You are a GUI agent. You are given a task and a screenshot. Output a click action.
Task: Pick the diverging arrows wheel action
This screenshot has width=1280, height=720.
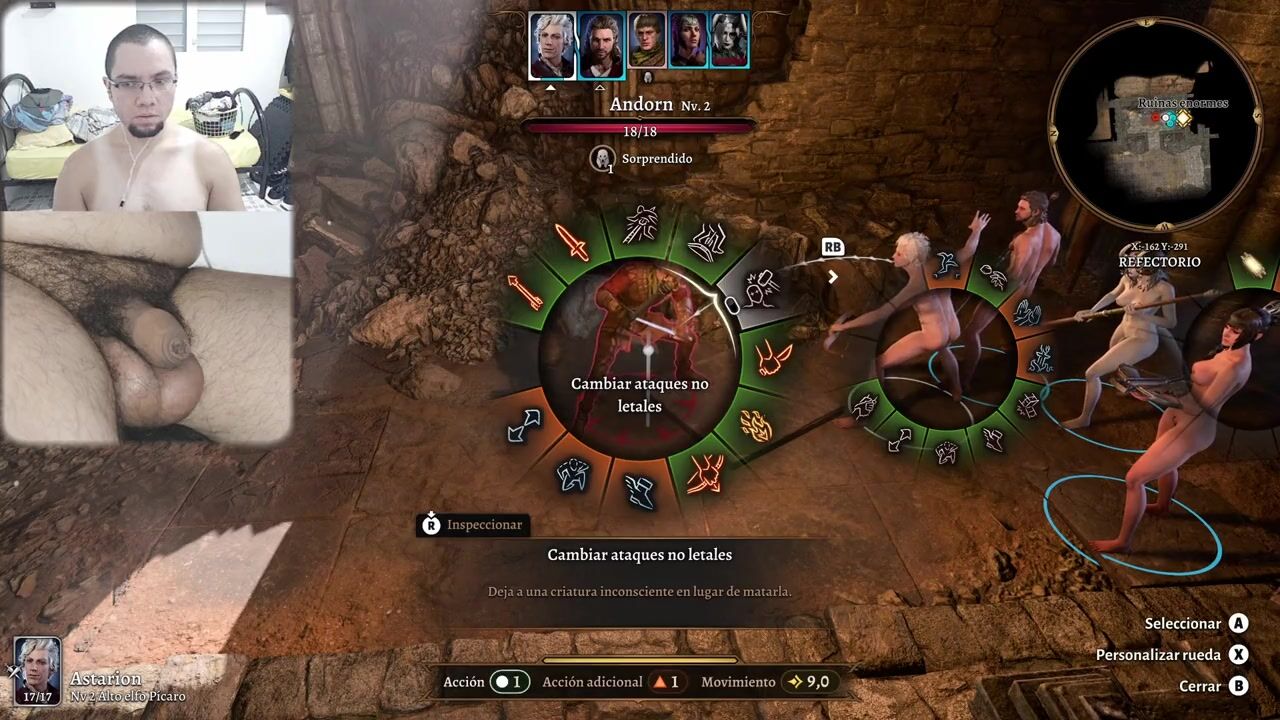coord(524,426)
